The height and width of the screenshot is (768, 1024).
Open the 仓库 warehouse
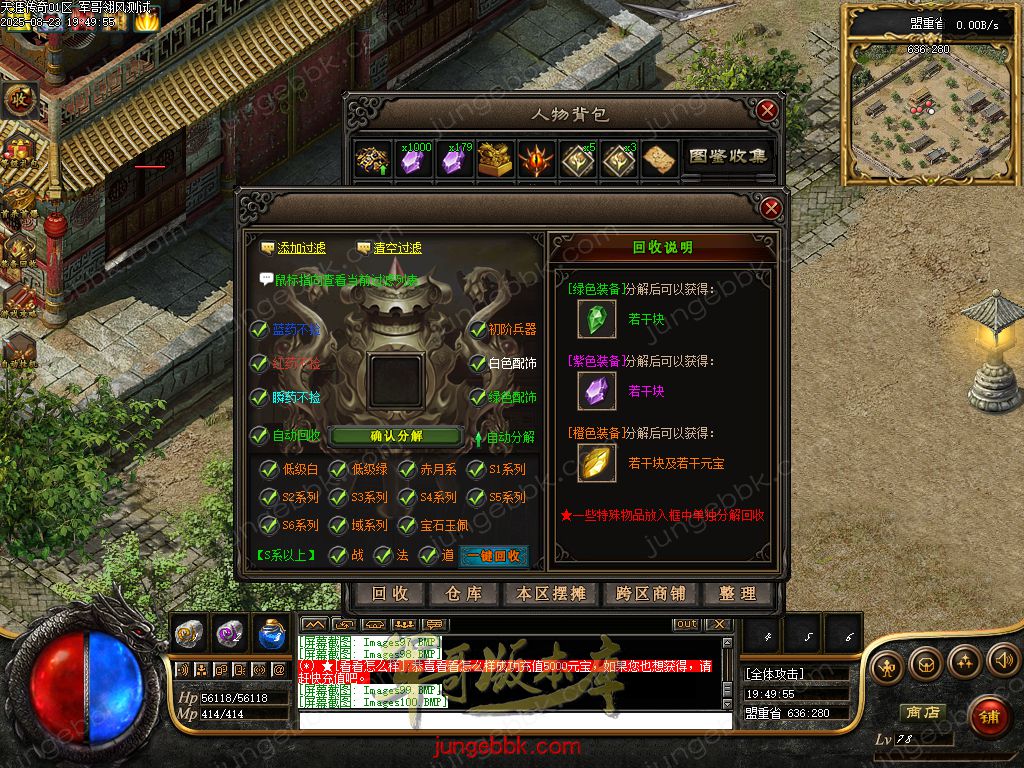(x=464, y=594)
